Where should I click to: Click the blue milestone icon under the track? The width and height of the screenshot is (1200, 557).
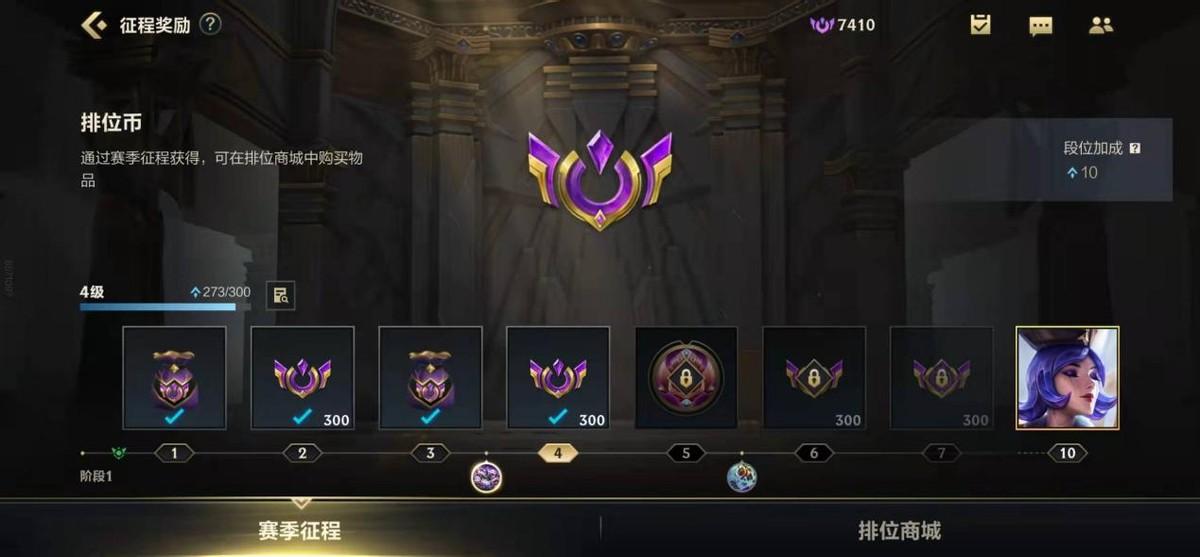point(741,477)
